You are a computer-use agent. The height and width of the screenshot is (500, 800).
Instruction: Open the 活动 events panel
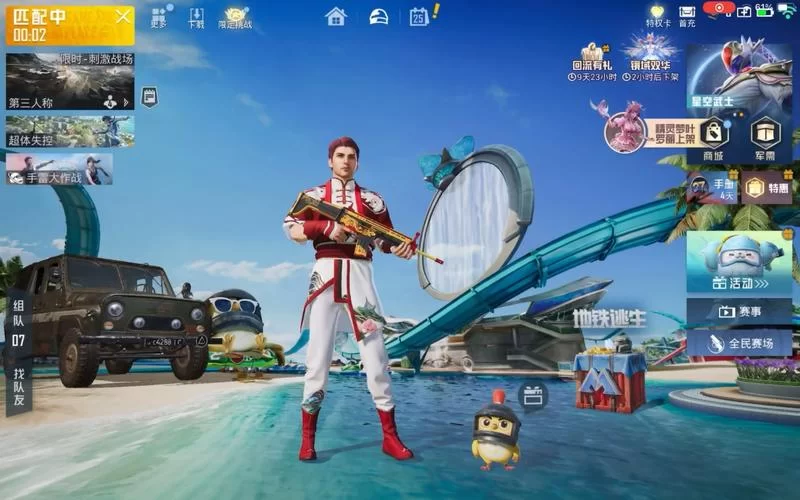pyautogui.click(x=739, y=264)
